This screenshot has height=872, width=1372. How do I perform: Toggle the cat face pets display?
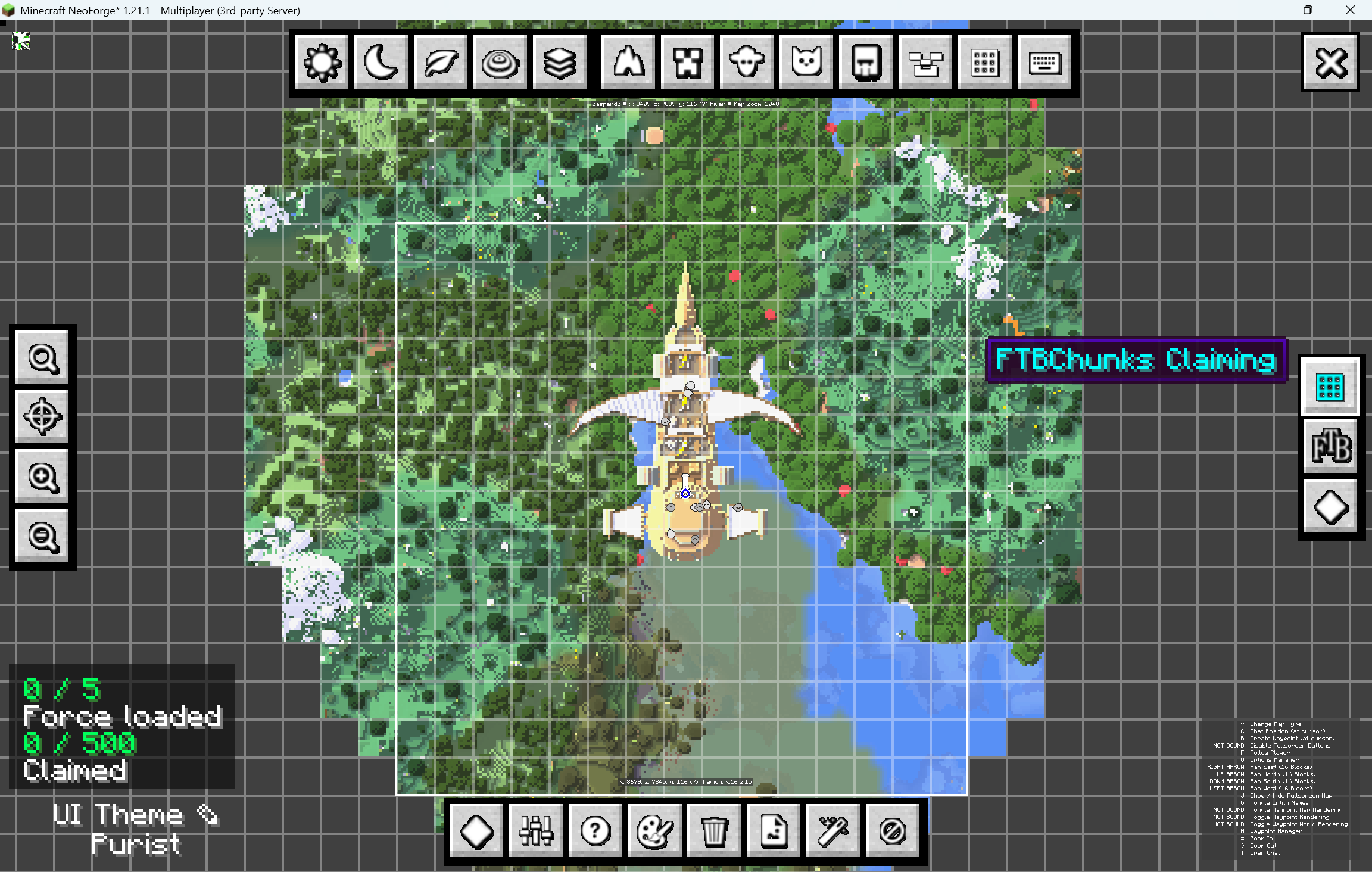tap(807, 62)
